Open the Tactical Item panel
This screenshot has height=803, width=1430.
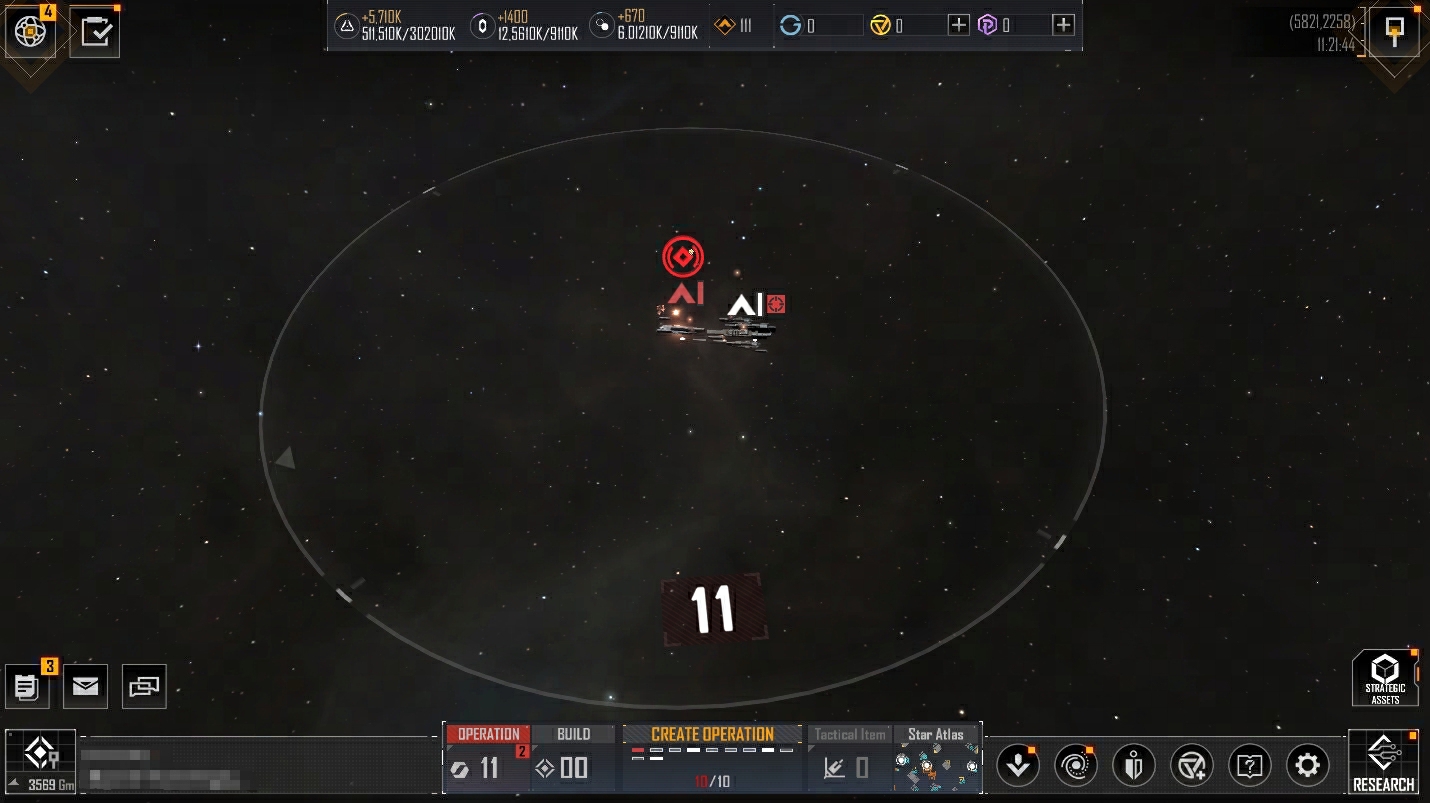pos(850,758)
